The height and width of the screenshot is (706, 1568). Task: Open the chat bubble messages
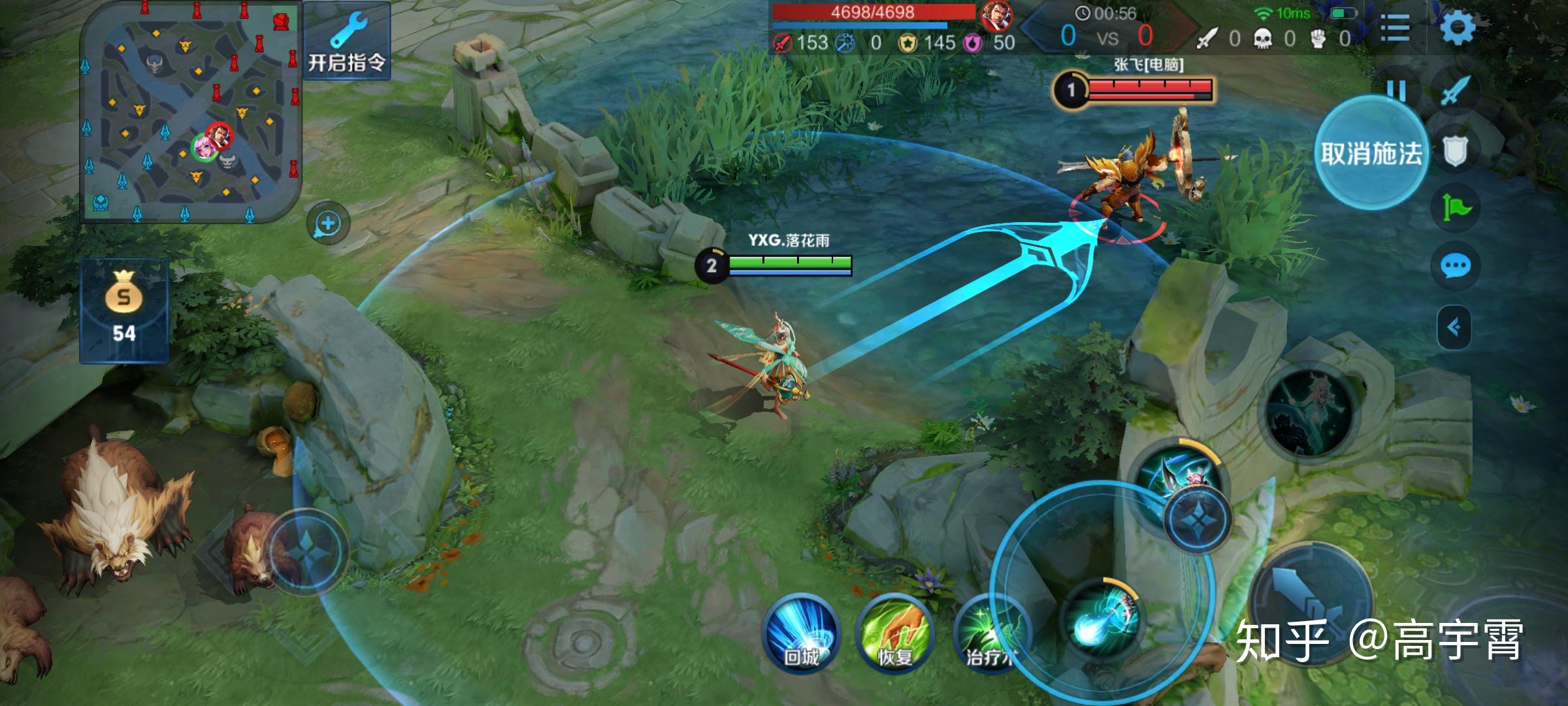[1455, 266]
